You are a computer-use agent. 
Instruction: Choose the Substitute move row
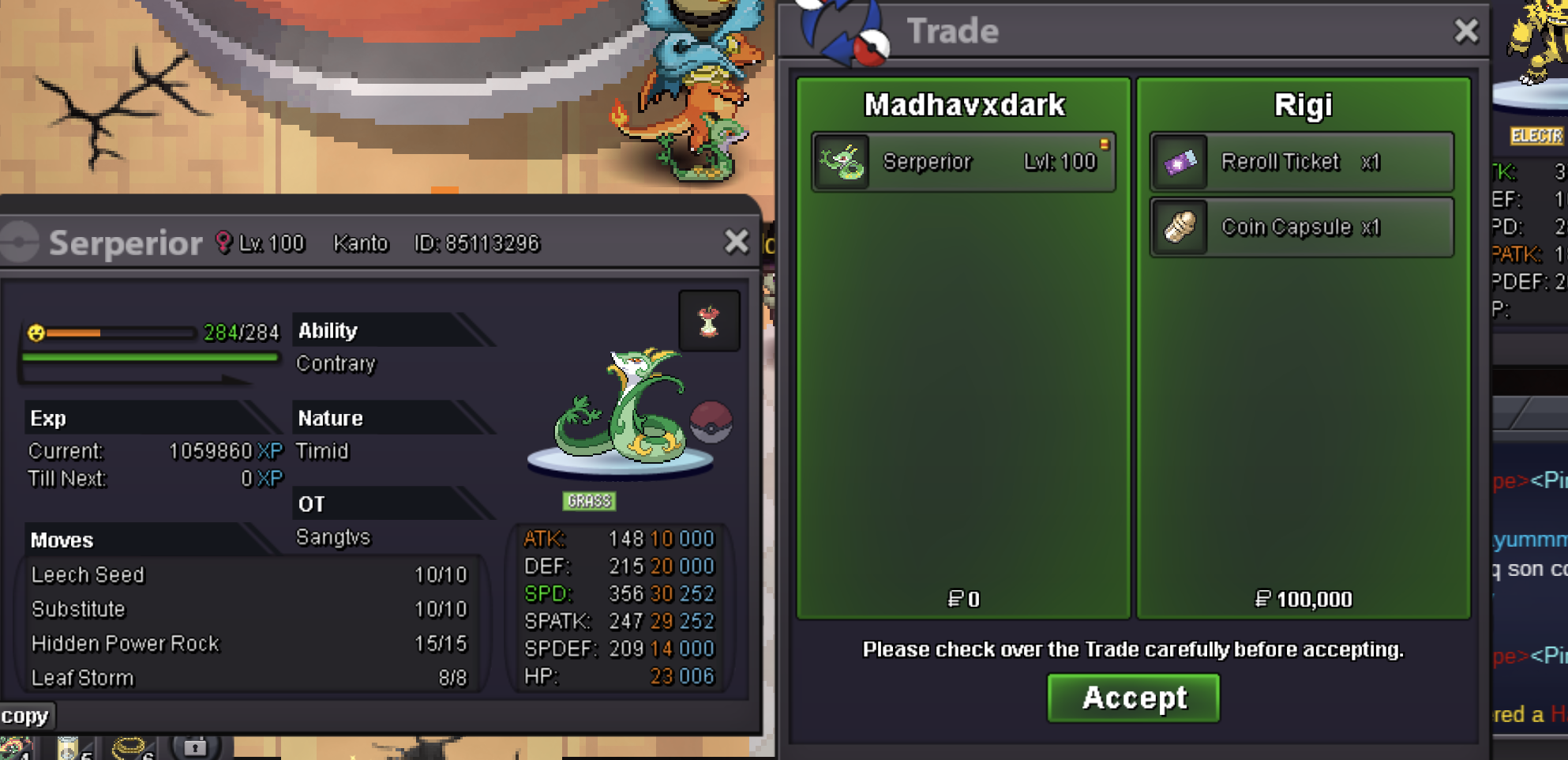(x=249, y=609)
